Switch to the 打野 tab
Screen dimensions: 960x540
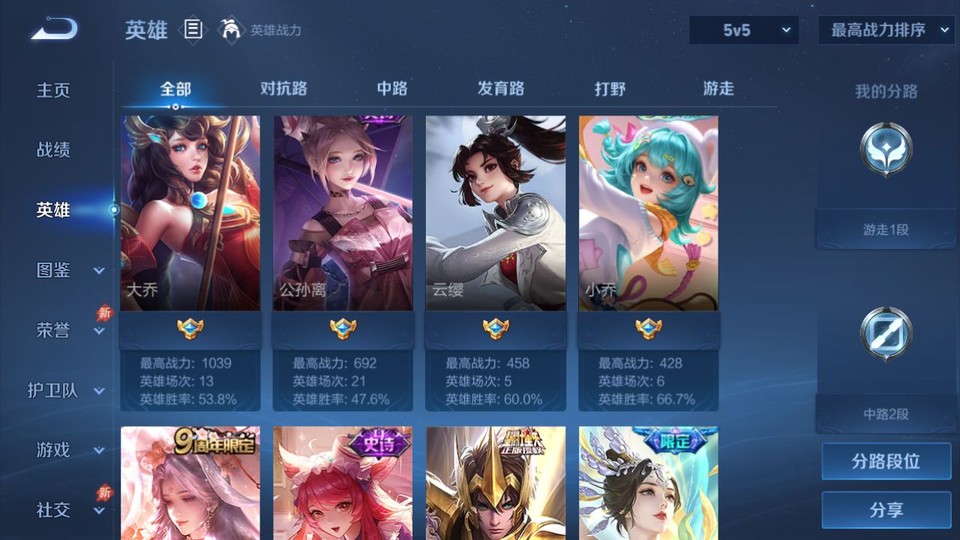click(x=610, y=89)
